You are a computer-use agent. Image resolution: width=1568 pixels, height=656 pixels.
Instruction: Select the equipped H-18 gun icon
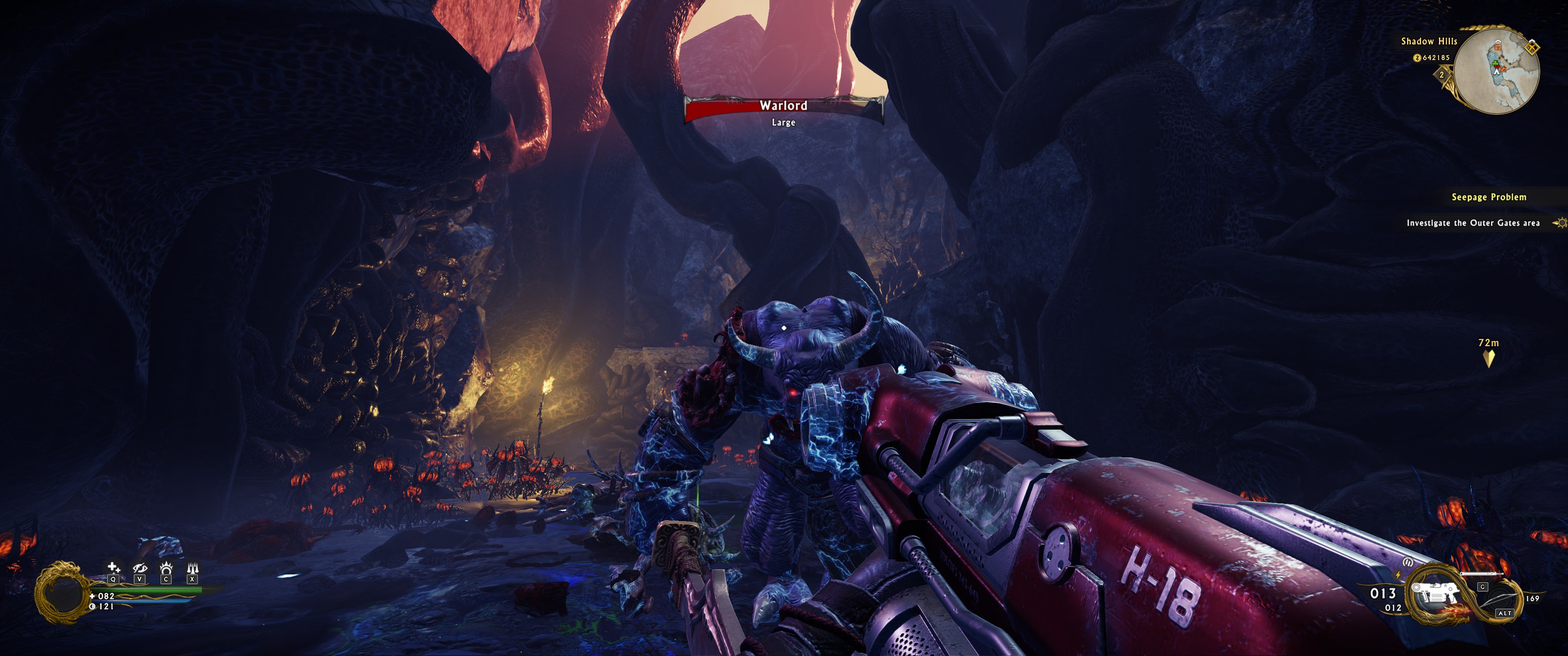coord(1436,592)
